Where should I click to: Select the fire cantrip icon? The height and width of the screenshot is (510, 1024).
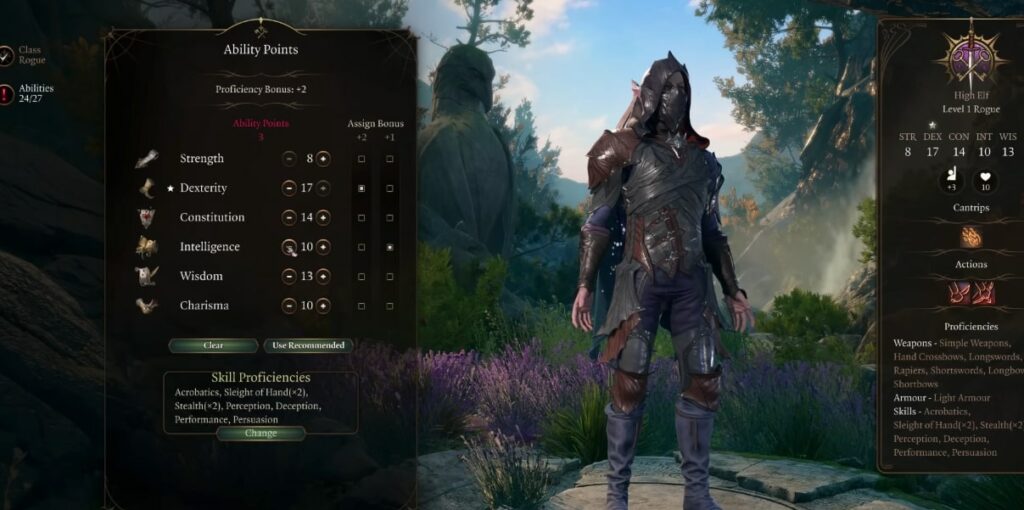pyautogui.click(x=970, y=237)
